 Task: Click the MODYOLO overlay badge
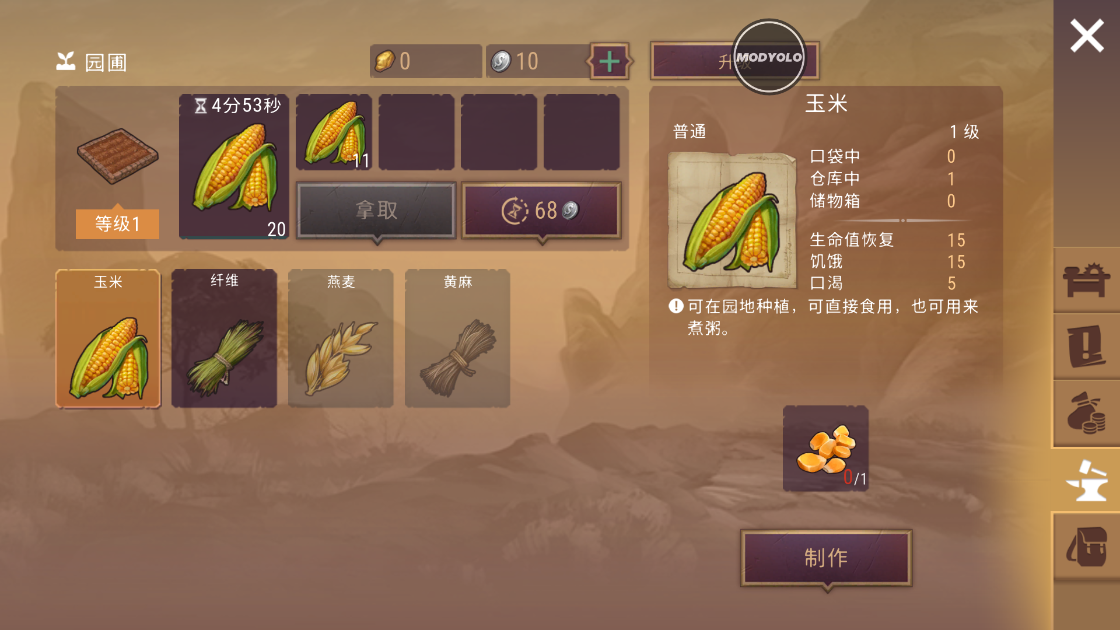click(769, 57)
